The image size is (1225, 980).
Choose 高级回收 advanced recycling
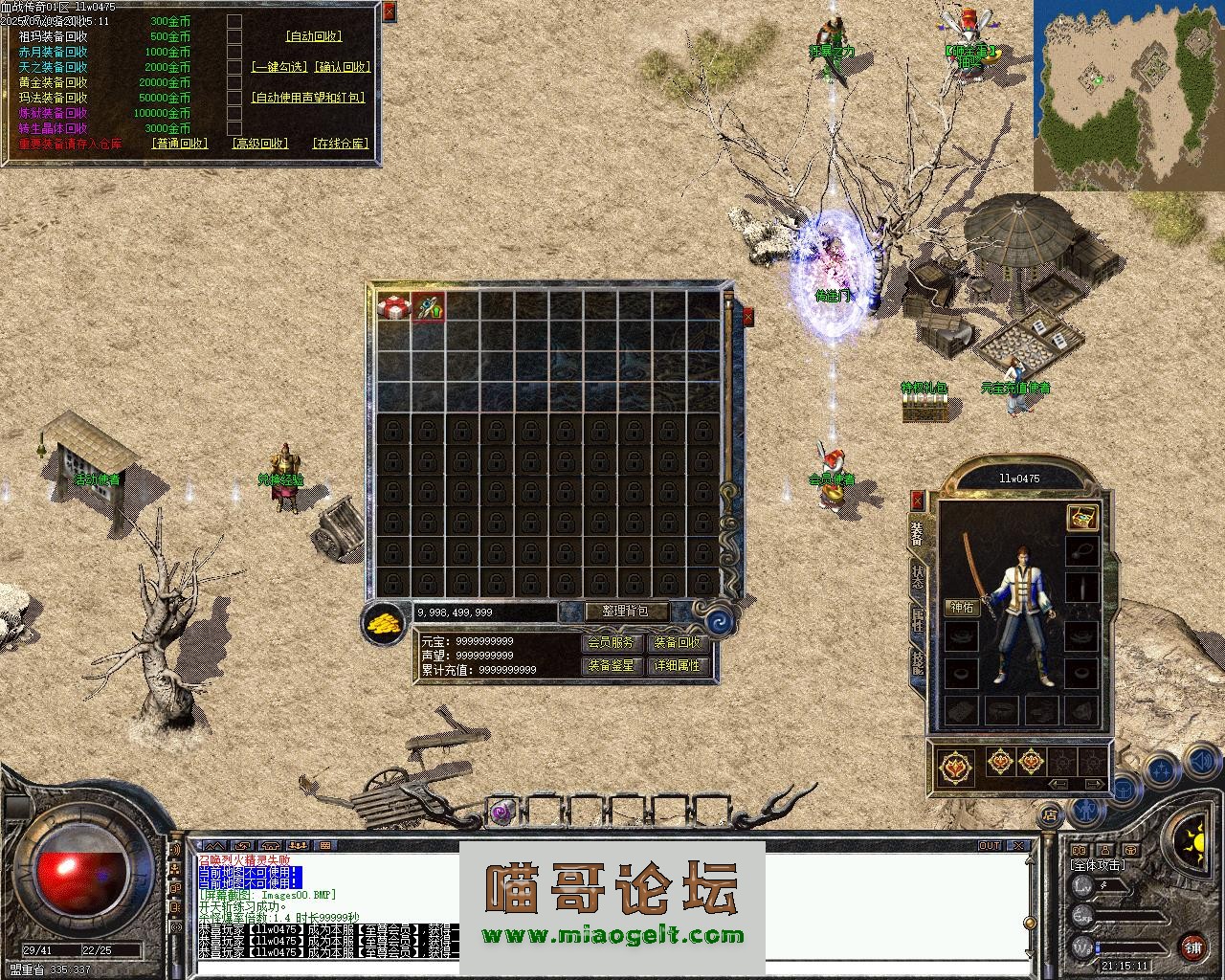pyautogui.click(x=259, y=144)
